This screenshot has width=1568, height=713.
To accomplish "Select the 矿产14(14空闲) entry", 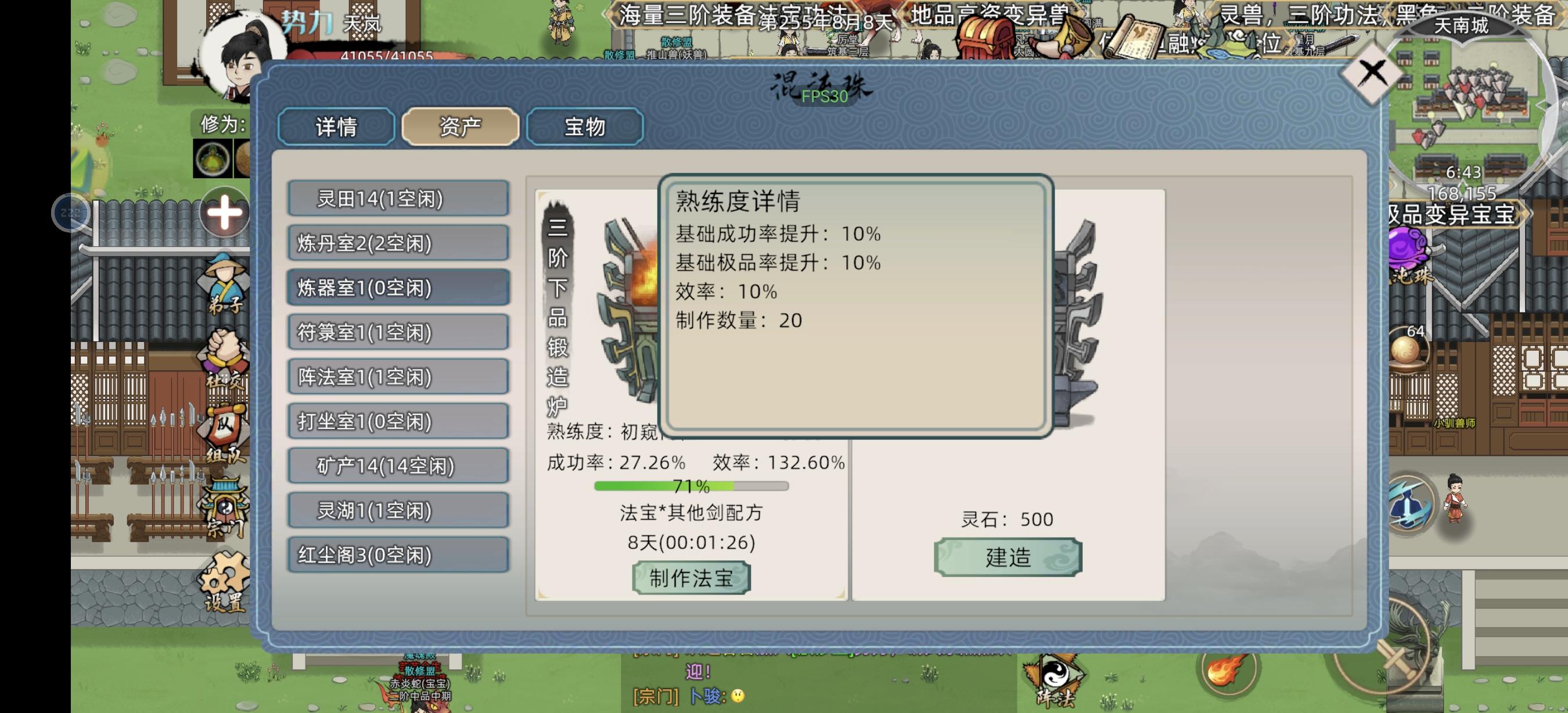I will 397,466.
